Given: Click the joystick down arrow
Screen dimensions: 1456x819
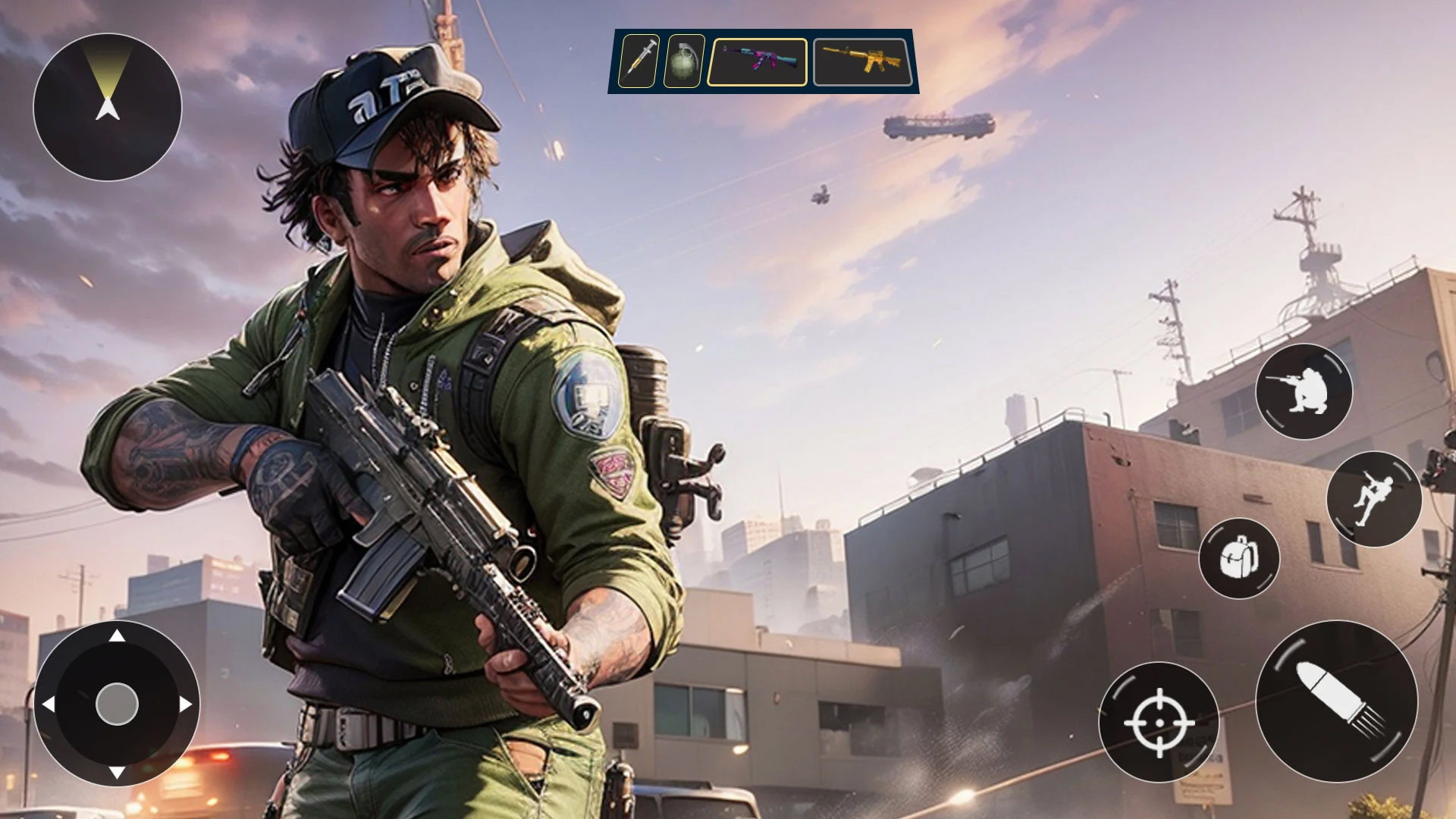Looking at the screenshot, I should tap(117, 773).
